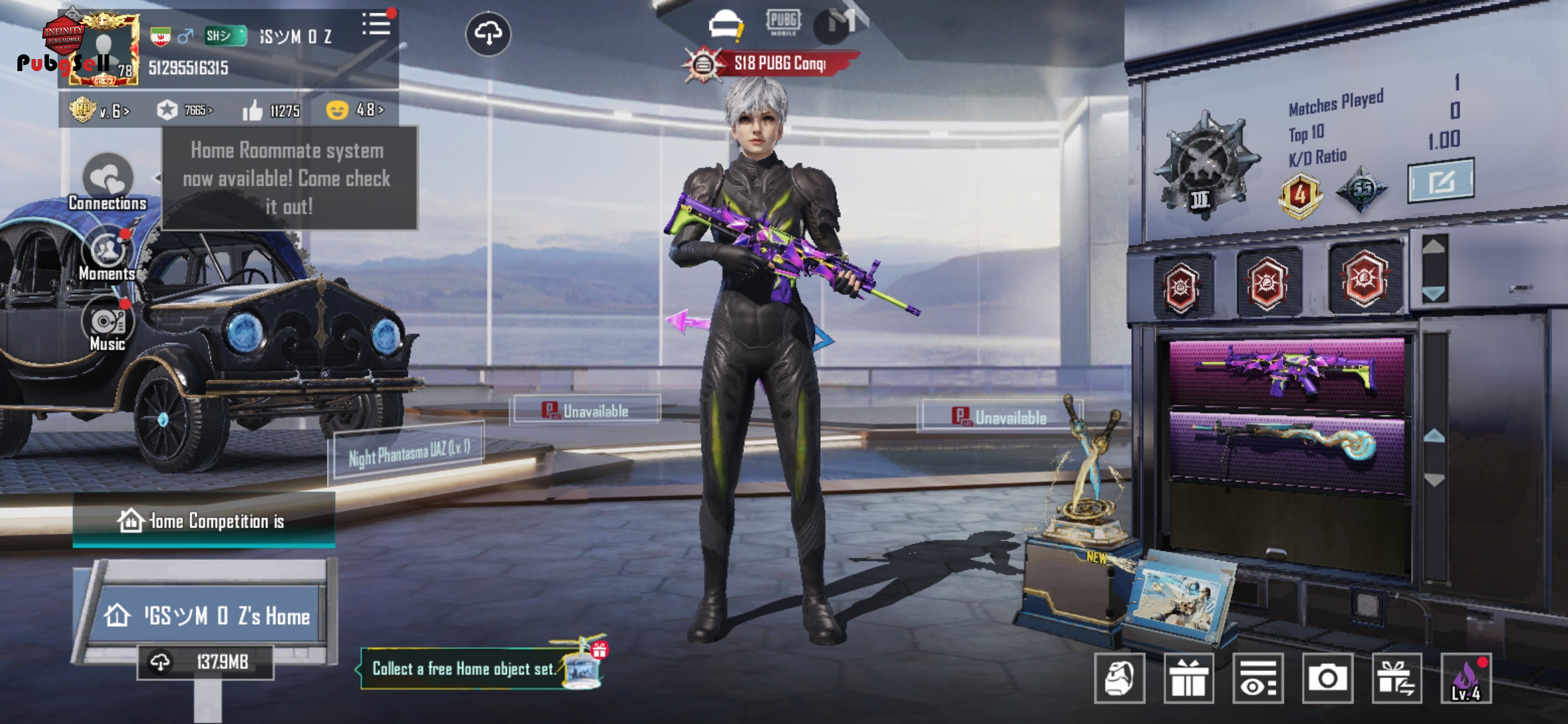Click the edit button on the stats panel

(1441, 181)
